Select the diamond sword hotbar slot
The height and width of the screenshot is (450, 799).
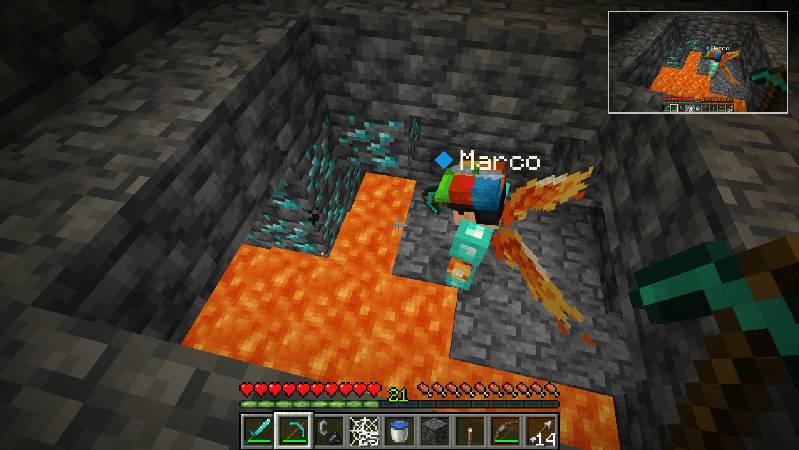[257, 431]
